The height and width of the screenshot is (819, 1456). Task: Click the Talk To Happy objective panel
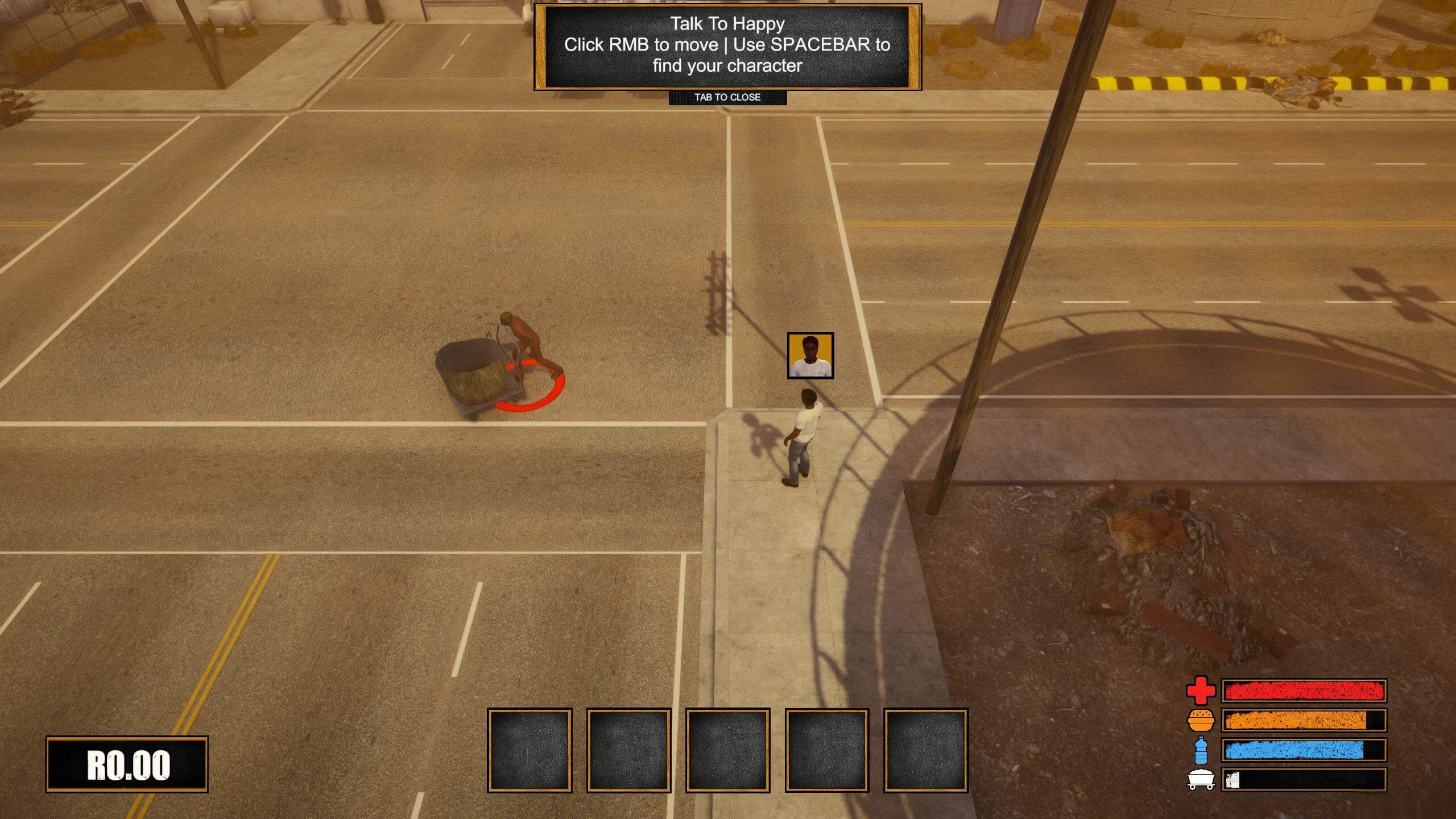(727, 45)
